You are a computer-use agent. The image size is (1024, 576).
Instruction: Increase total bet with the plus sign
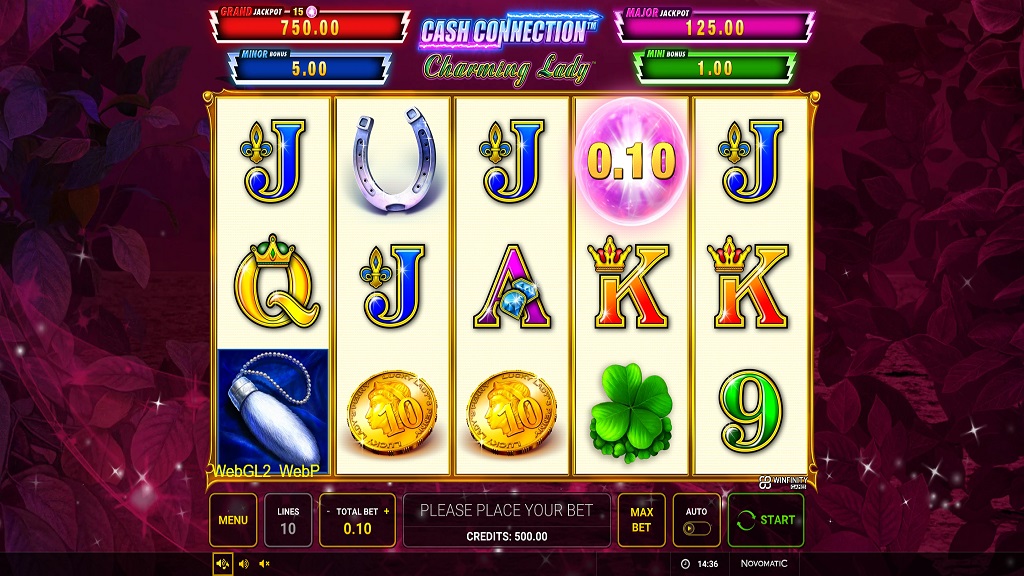[x=386, y=511]
